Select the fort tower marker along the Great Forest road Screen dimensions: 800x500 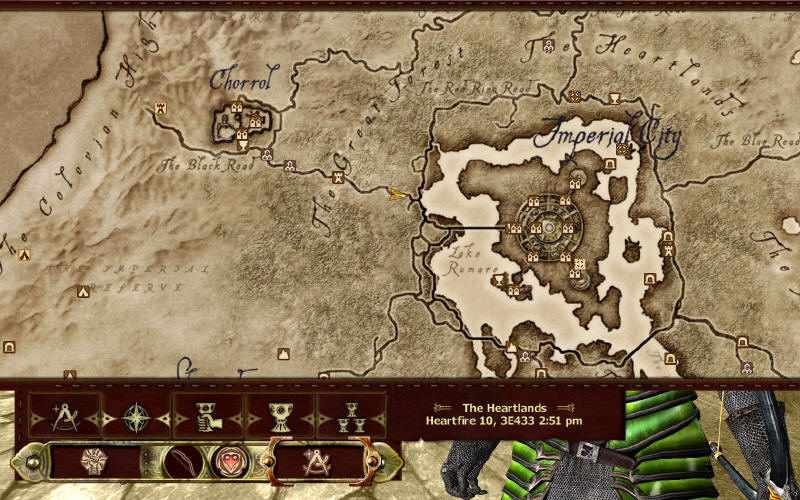(338, 177)
